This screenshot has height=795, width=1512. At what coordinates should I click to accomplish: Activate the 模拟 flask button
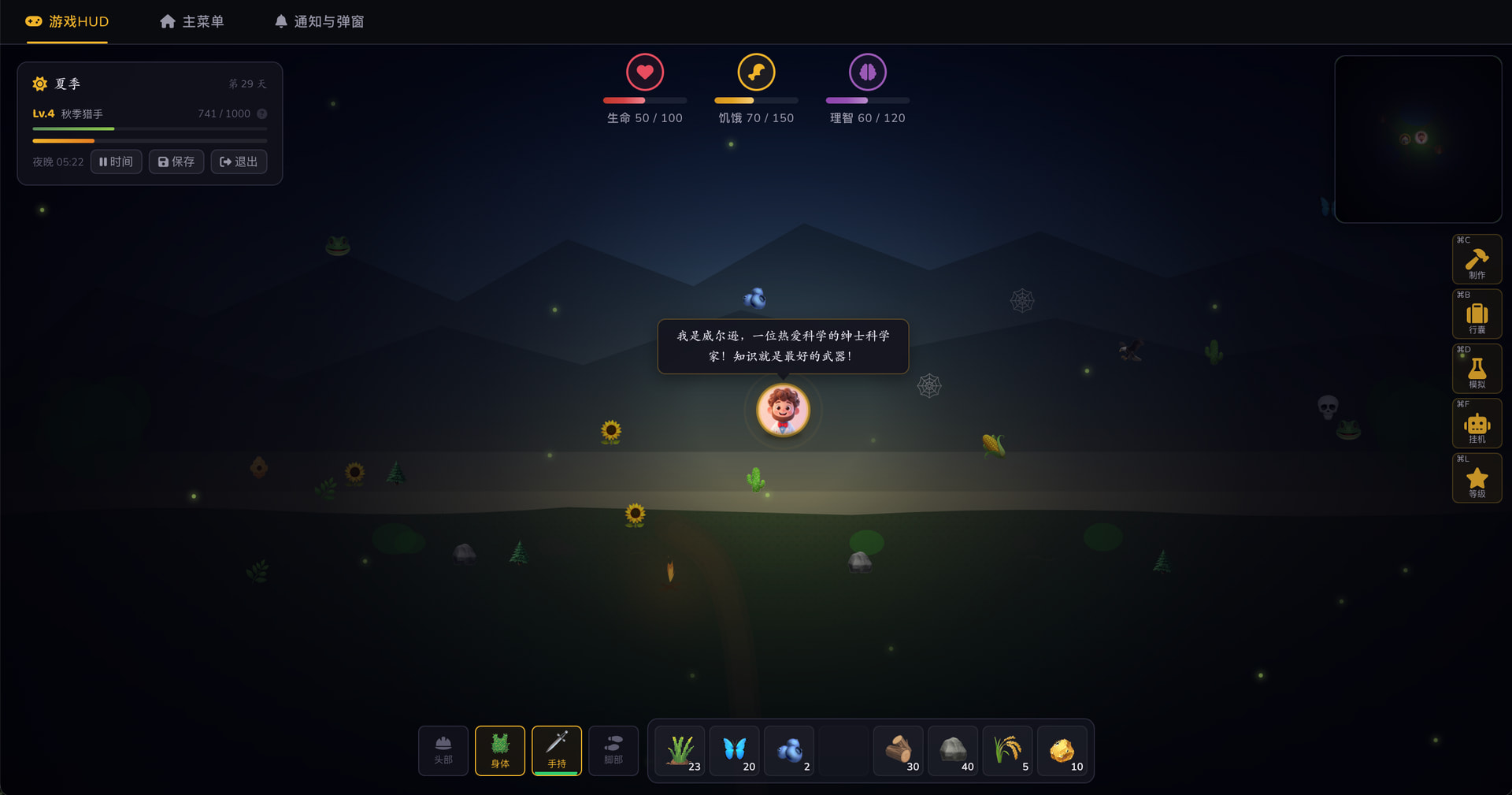[1477, 369]
